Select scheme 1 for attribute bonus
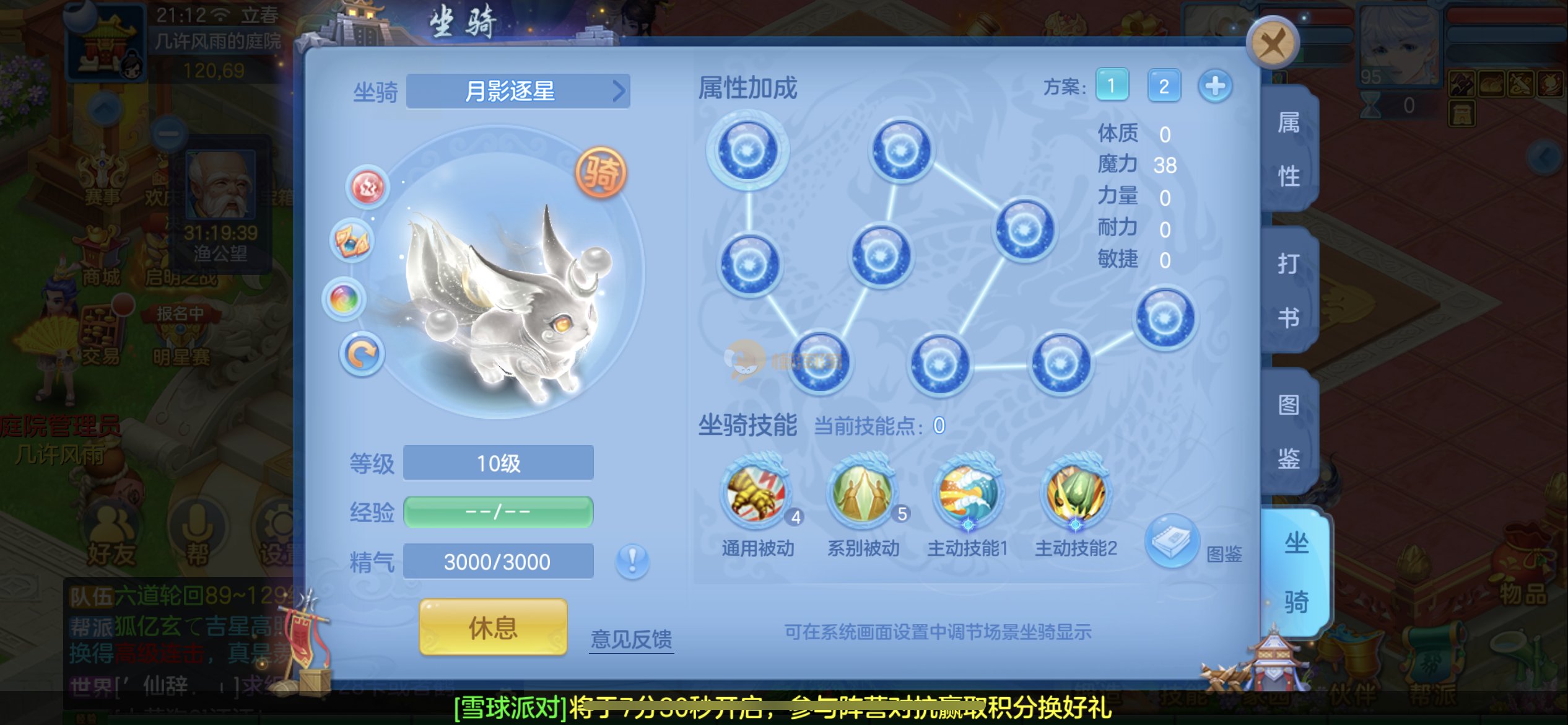The width and height of the screenshot is (1568, 725). 1112,86
